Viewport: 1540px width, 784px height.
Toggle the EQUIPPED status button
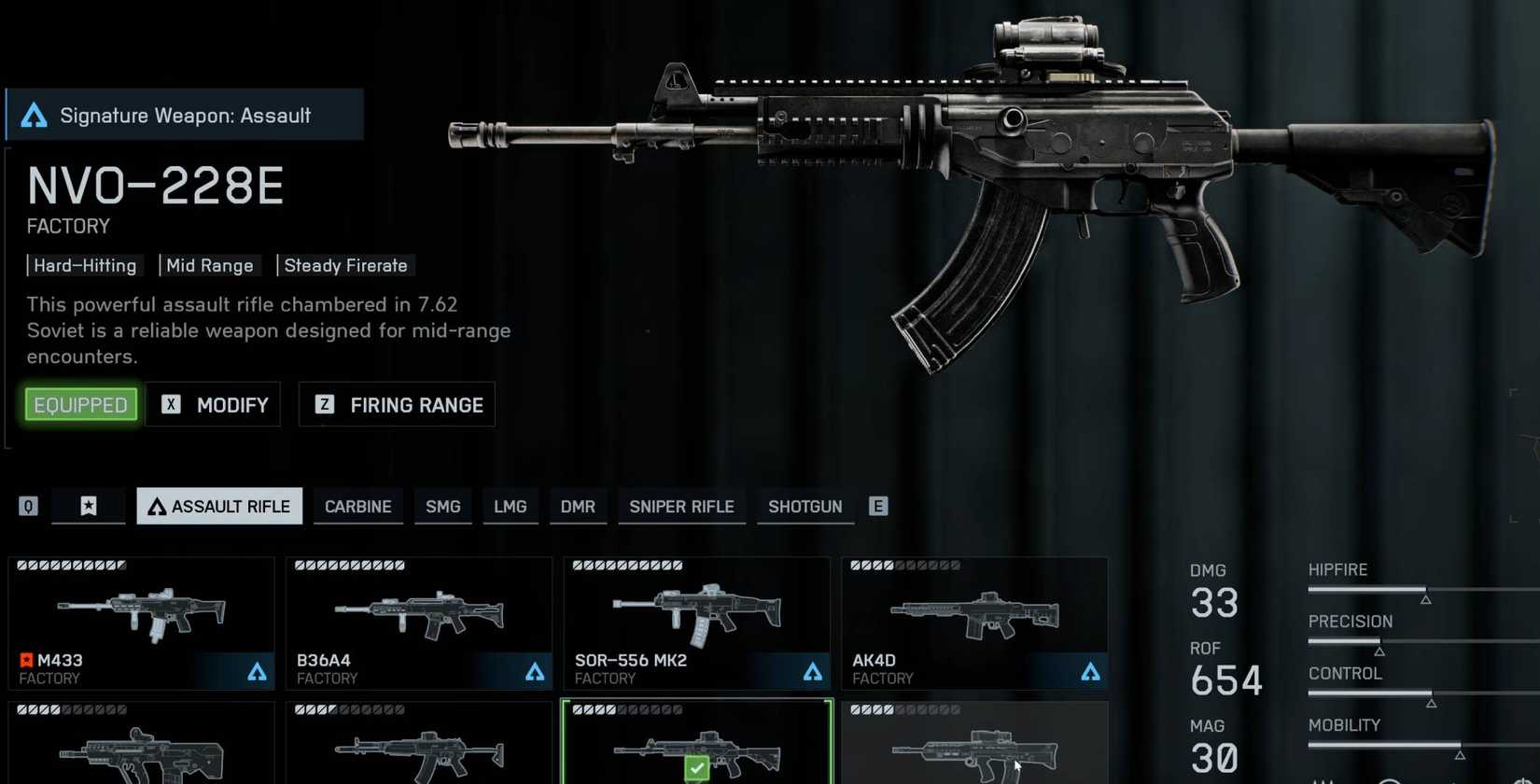(80, 404)
